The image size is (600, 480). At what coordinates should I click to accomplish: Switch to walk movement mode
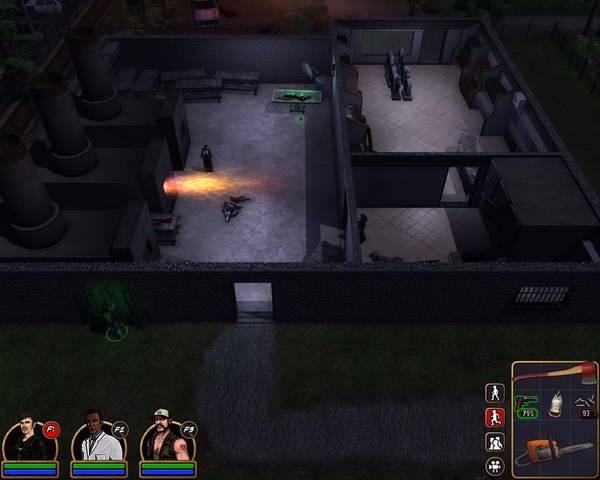point(494,393)
